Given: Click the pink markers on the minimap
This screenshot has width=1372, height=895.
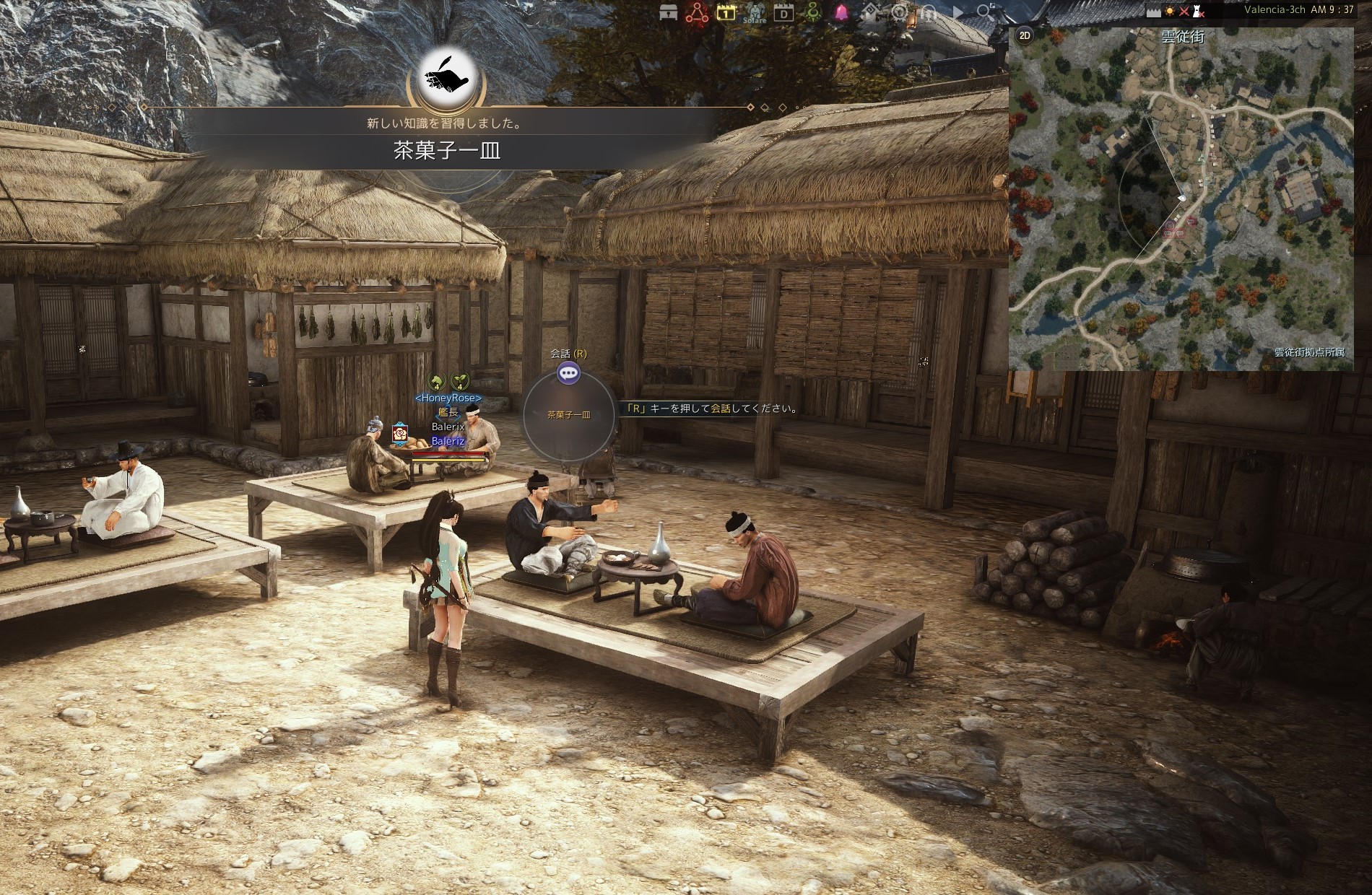Looking at the screenshot, I should pos(1177,228).
